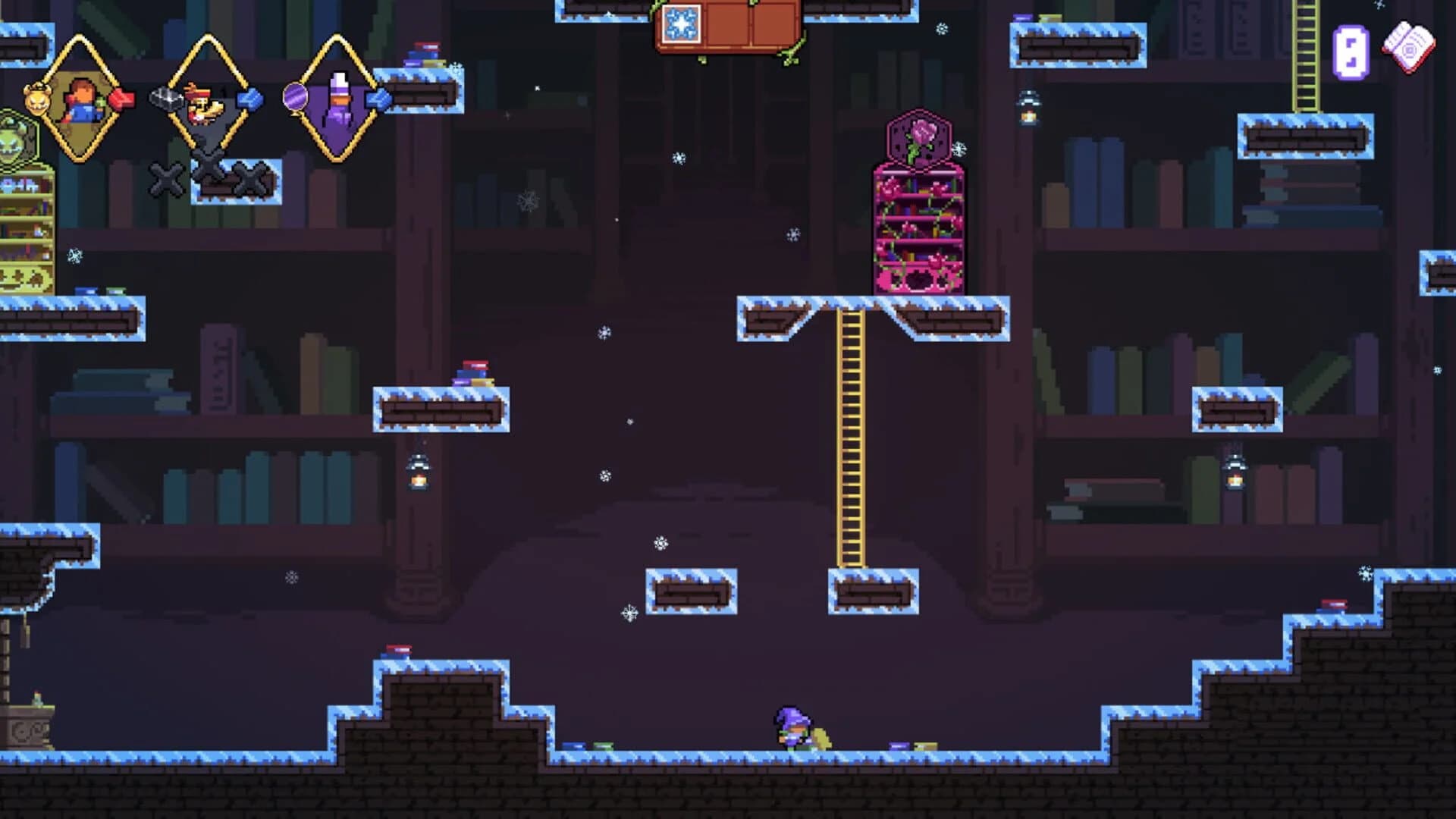Select the gray cauldron icon beside the chicken portrait
Image resolution: width=1456 pixels, height=819 pixels.
tap(167, 99)
